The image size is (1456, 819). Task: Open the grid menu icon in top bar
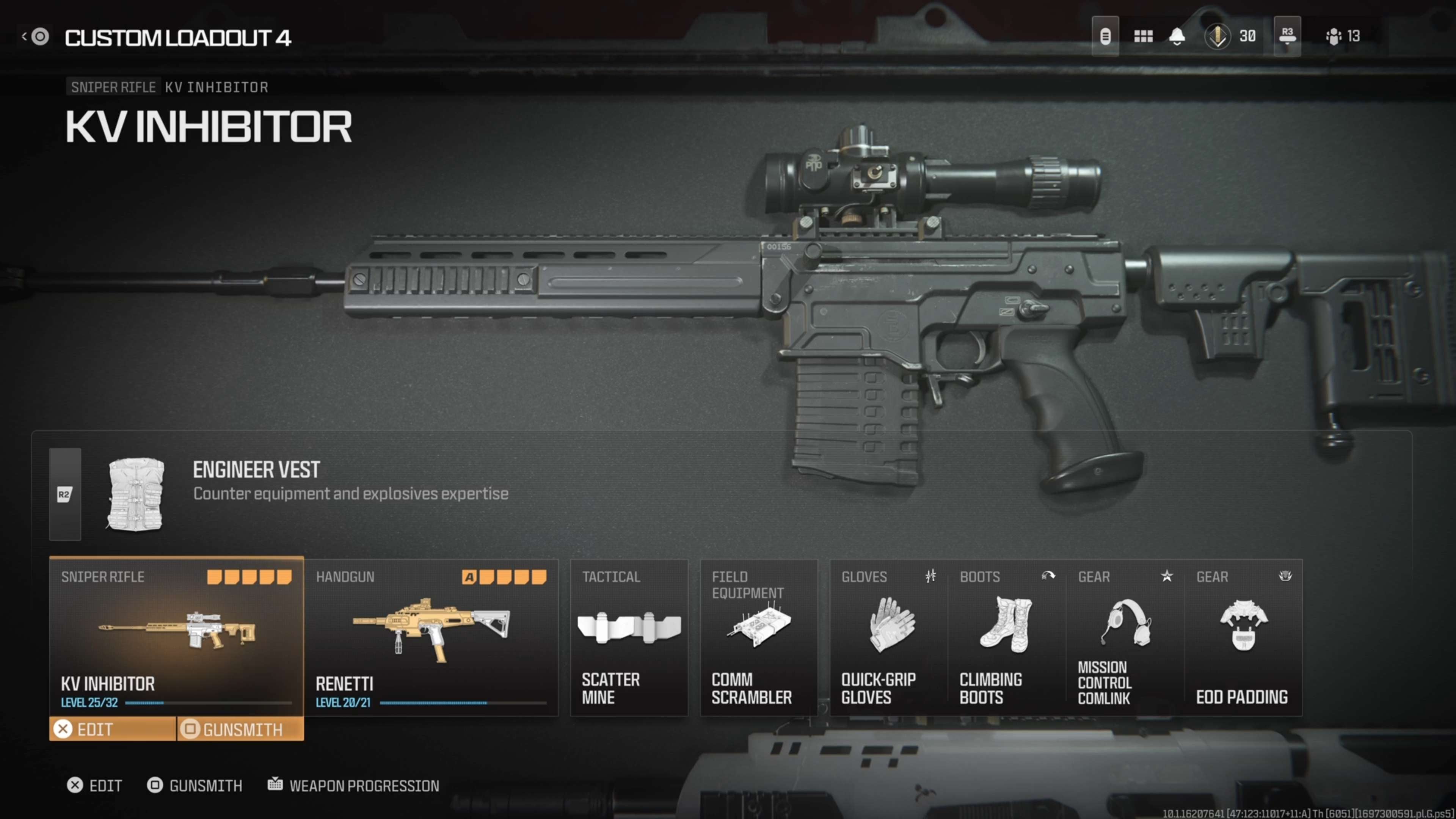[x=1143, y=37]
